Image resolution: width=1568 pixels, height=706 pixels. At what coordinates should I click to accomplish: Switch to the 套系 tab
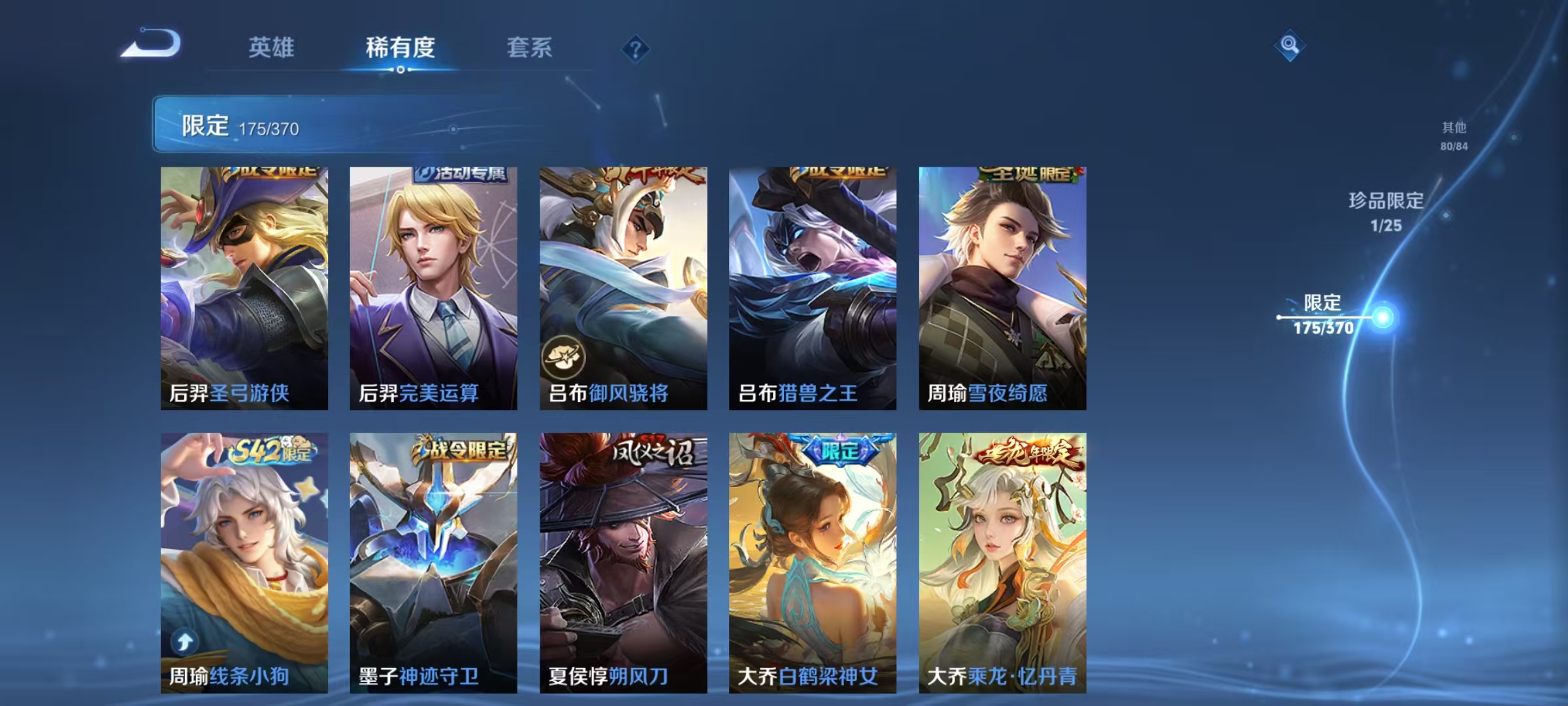531,47
